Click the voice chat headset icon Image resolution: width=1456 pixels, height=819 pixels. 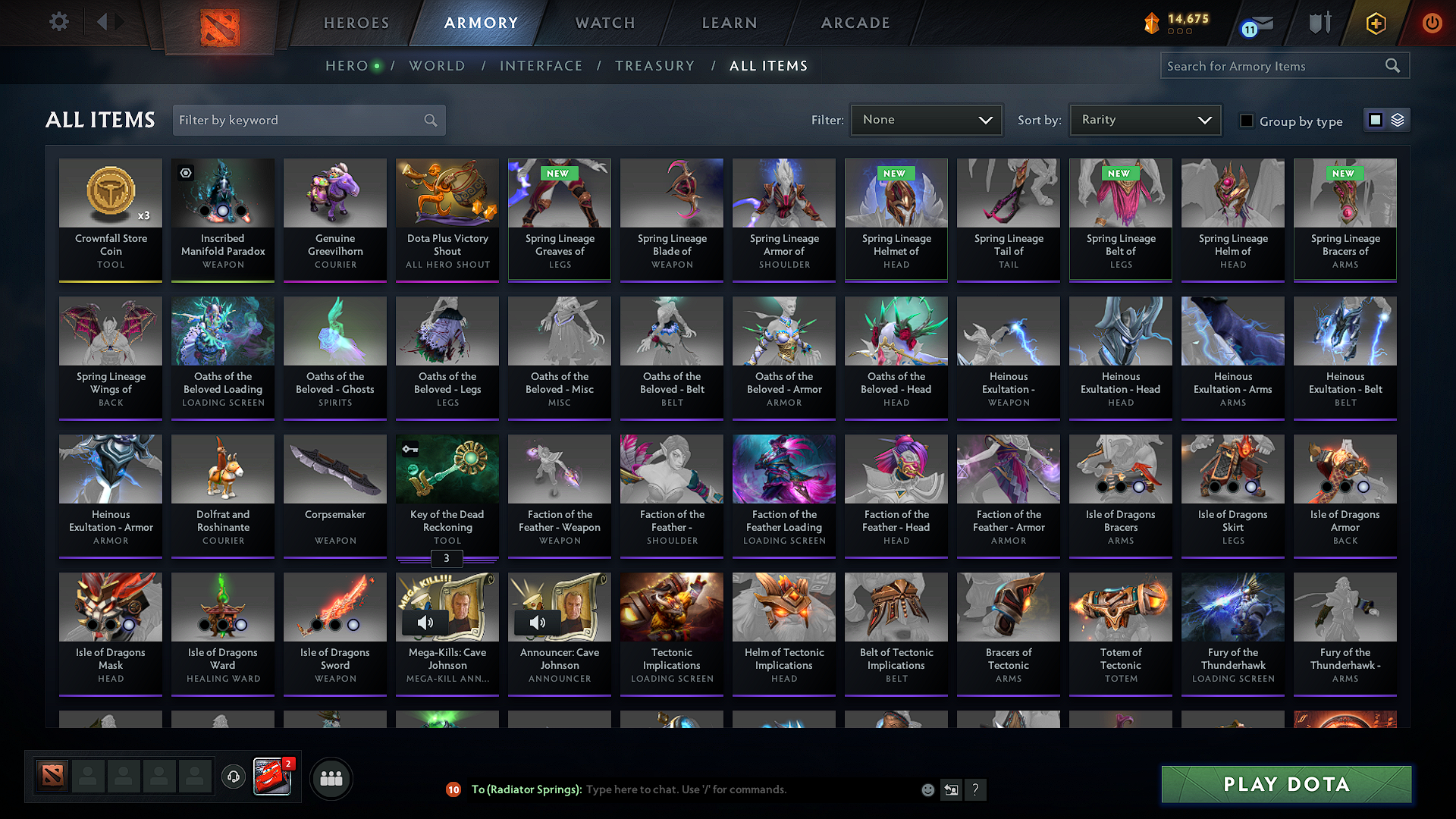233,777
